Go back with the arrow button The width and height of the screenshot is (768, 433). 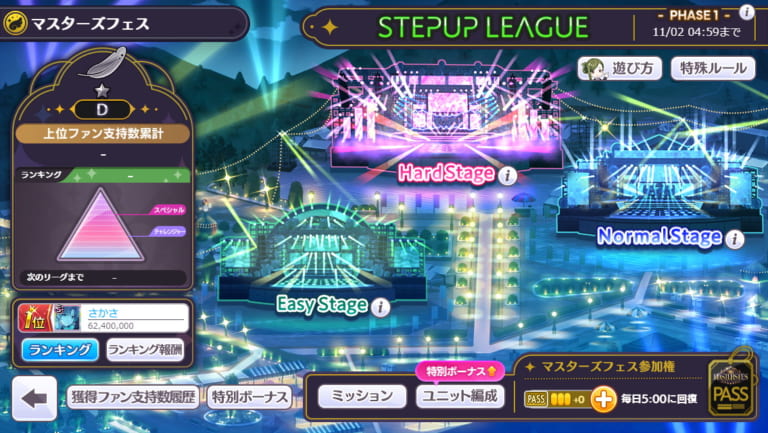coord(34,398)
